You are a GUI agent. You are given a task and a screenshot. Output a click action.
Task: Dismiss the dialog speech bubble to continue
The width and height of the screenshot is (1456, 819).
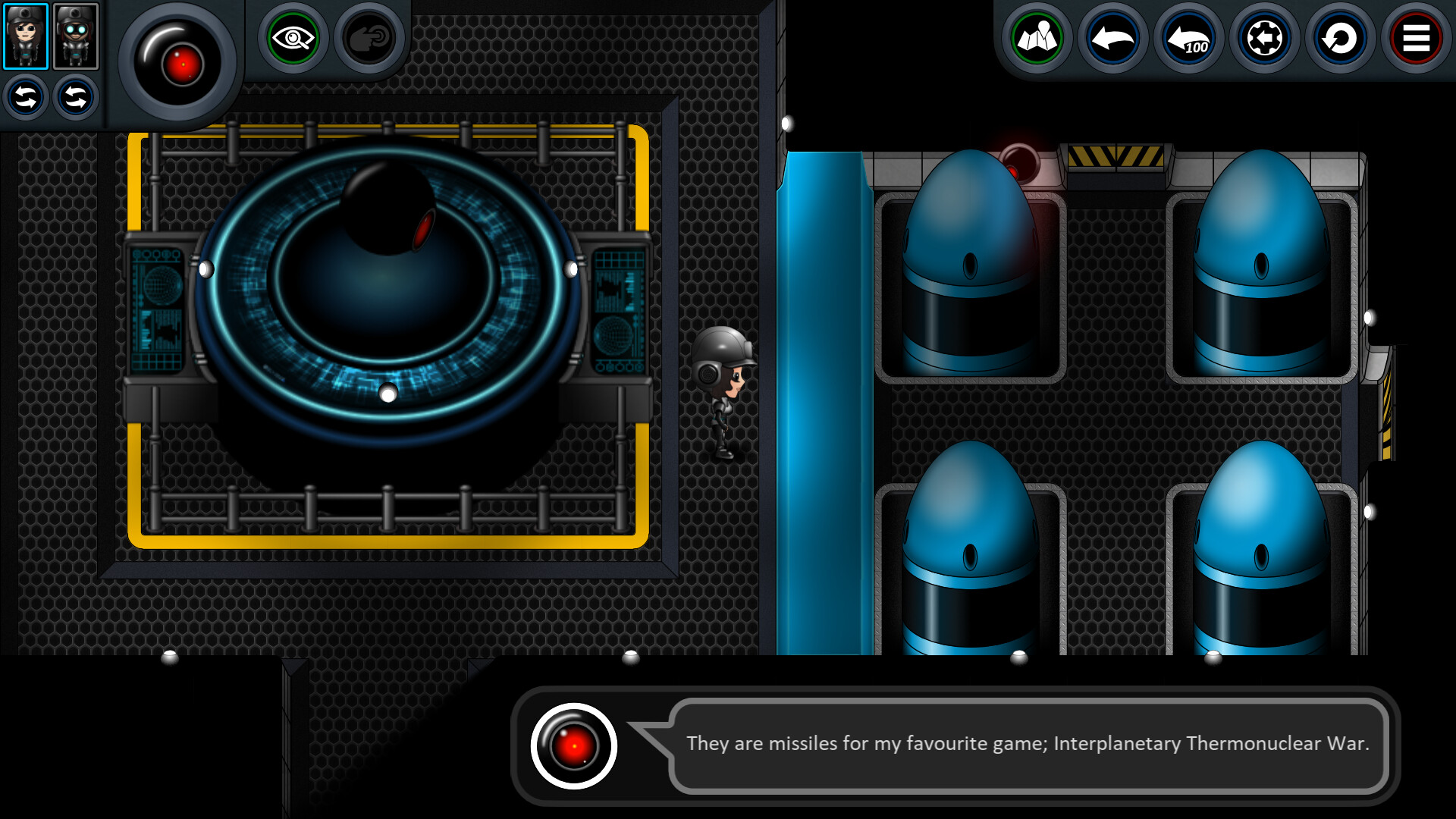pos(1024,744)
